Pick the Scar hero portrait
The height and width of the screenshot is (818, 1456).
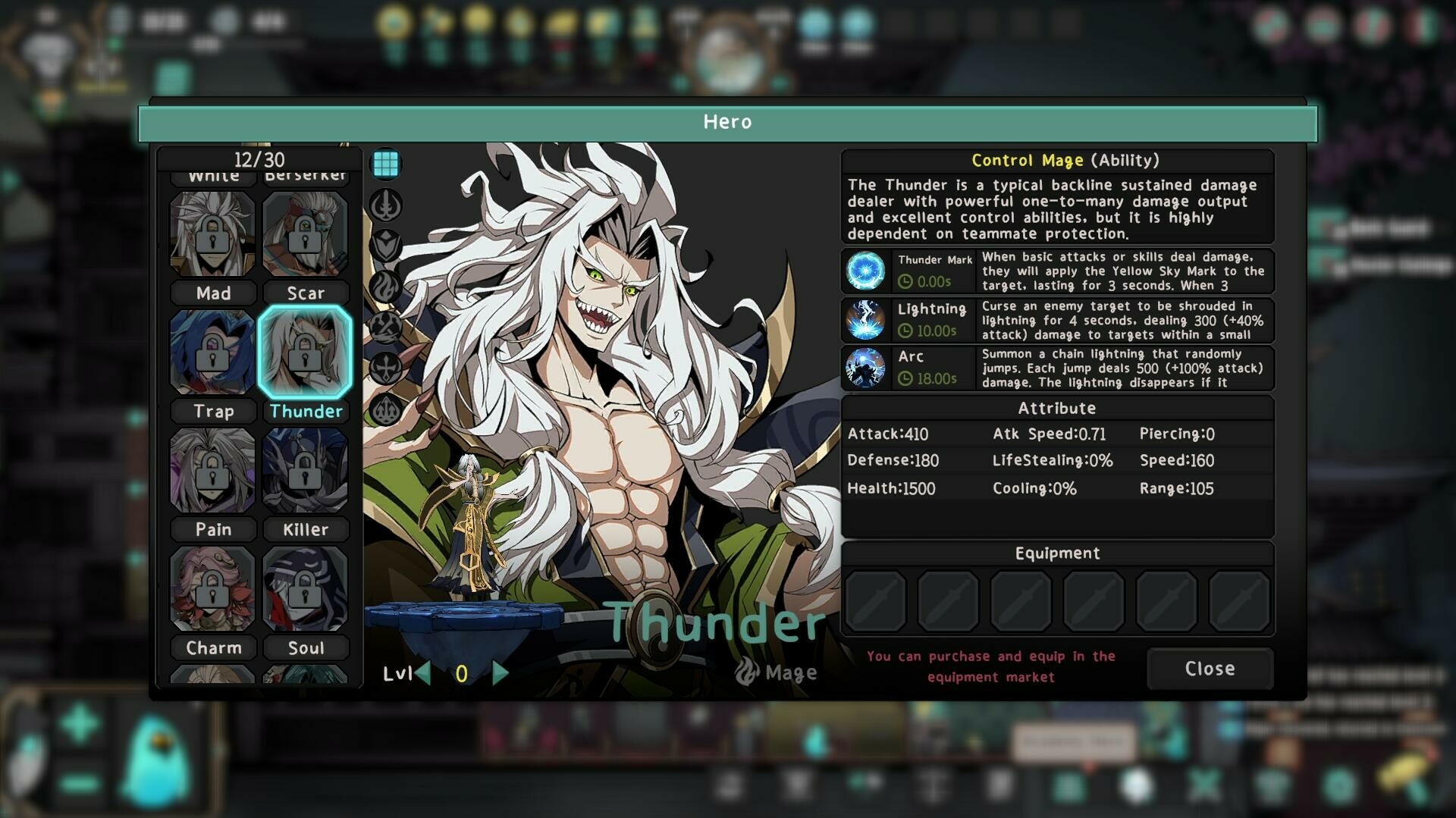coord(305,233)
